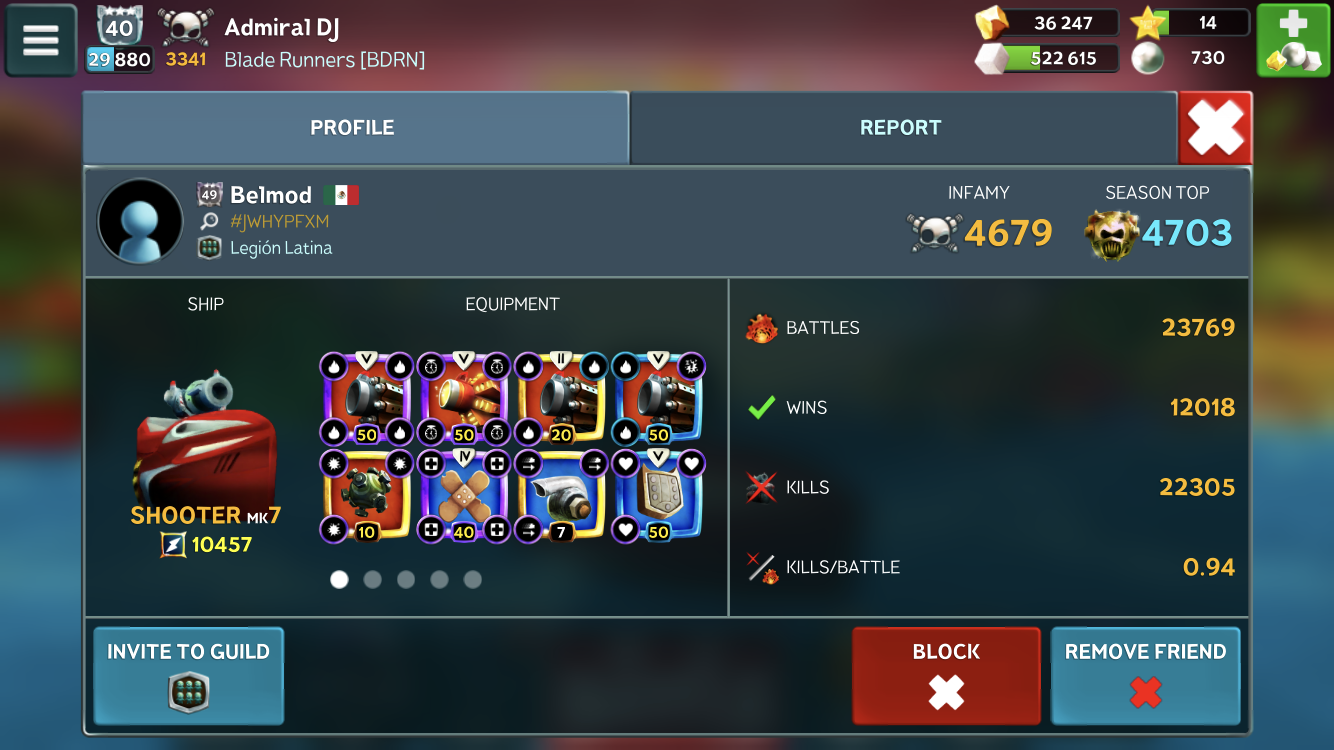
Task: Switch to the Report tab
Action: (x=901, y=128)
